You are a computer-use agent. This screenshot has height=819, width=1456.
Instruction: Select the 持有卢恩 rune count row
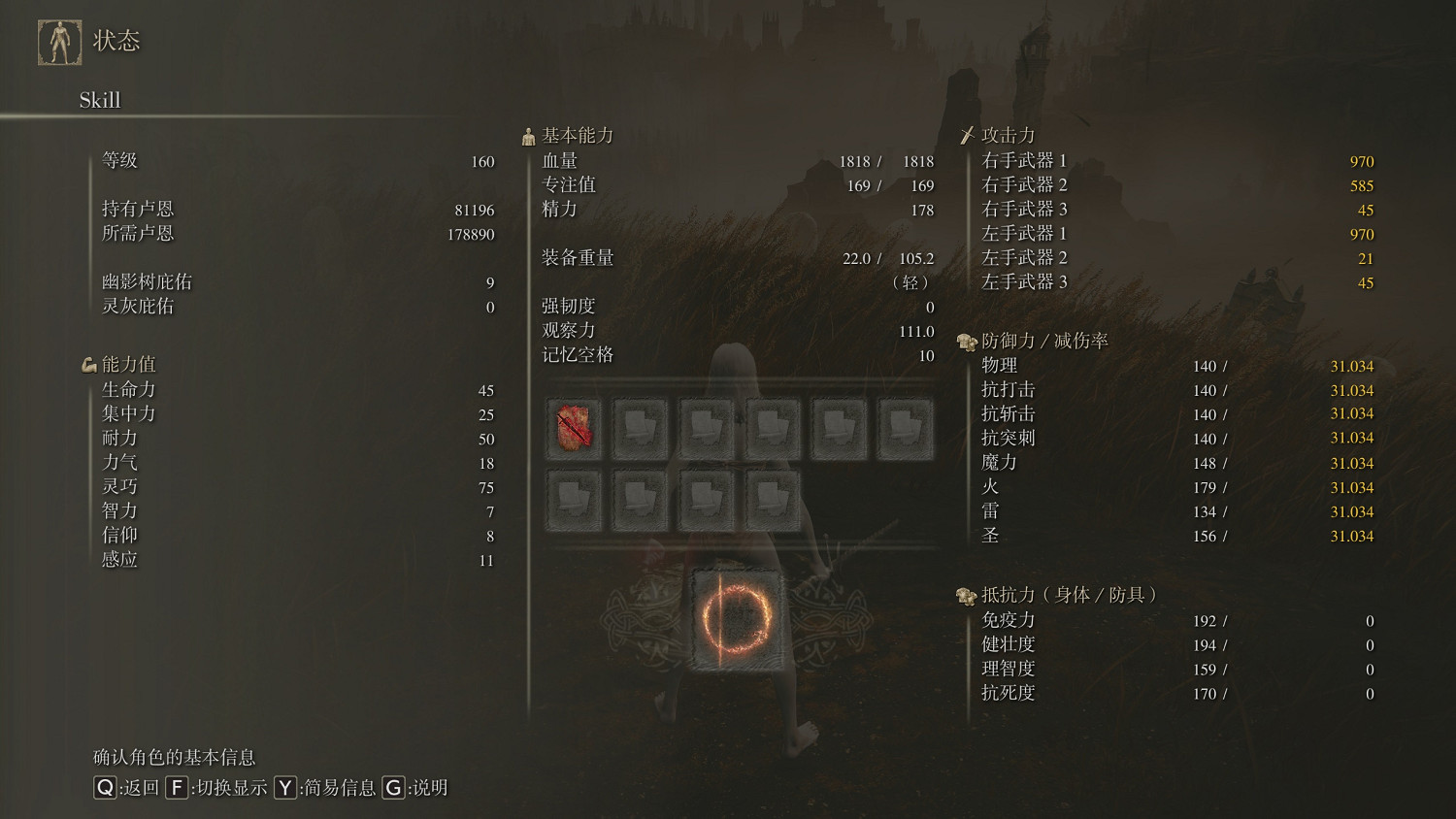pos(291,209)
